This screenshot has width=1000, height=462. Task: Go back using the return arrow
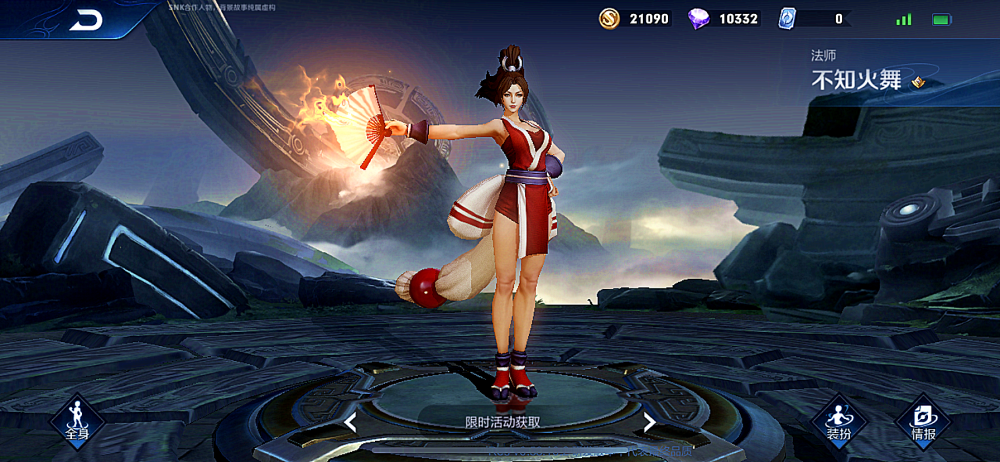[87, 20]
